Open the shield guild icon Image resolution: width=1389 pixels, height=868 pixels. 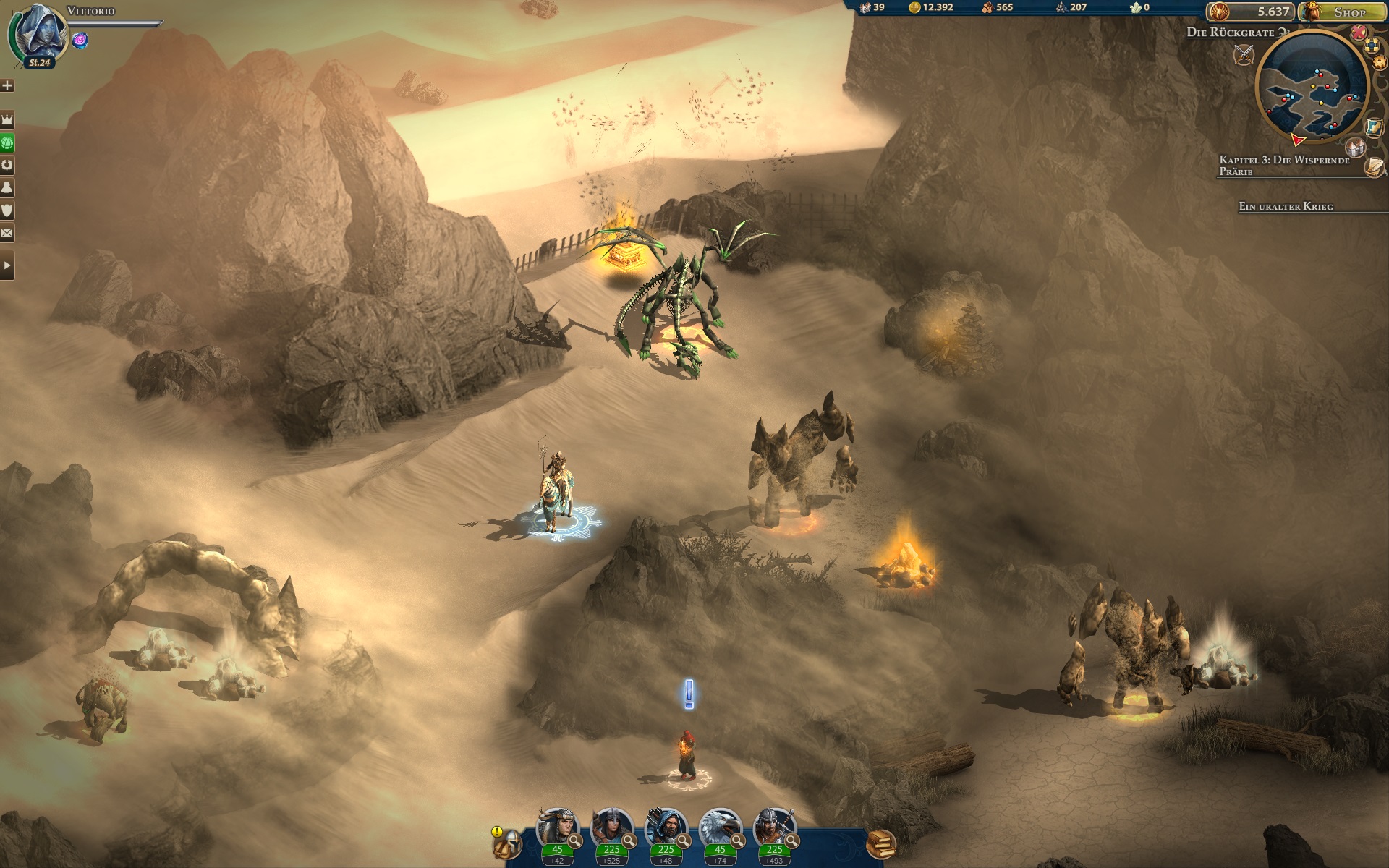[7, 210]
